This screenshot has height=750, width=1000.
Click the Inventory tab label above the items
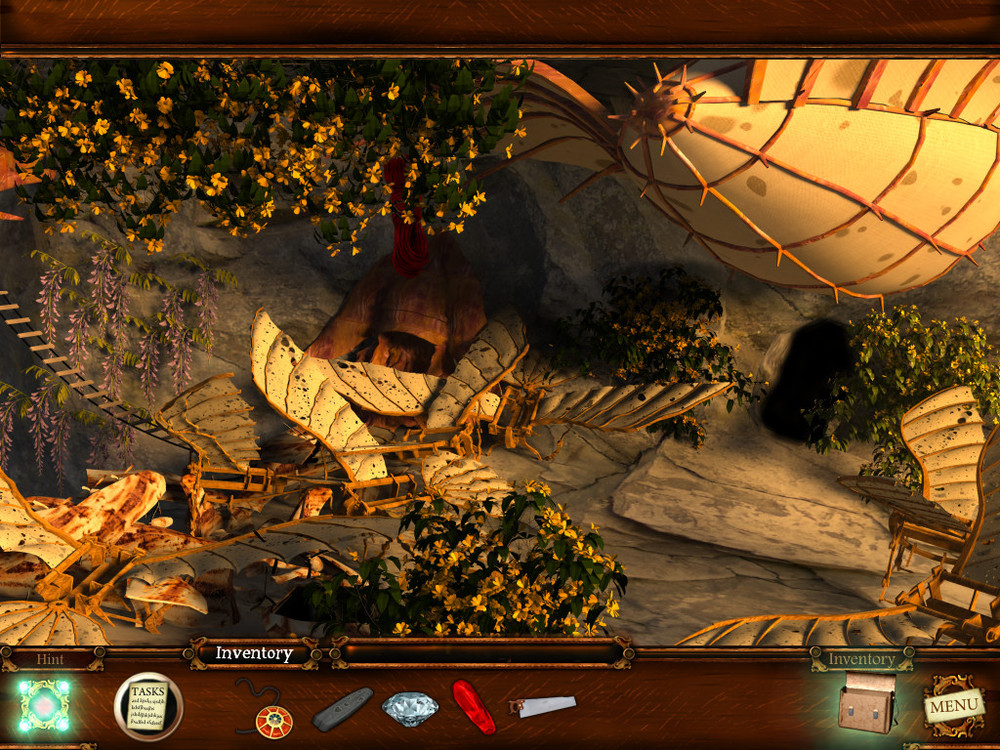click(254, 654)
